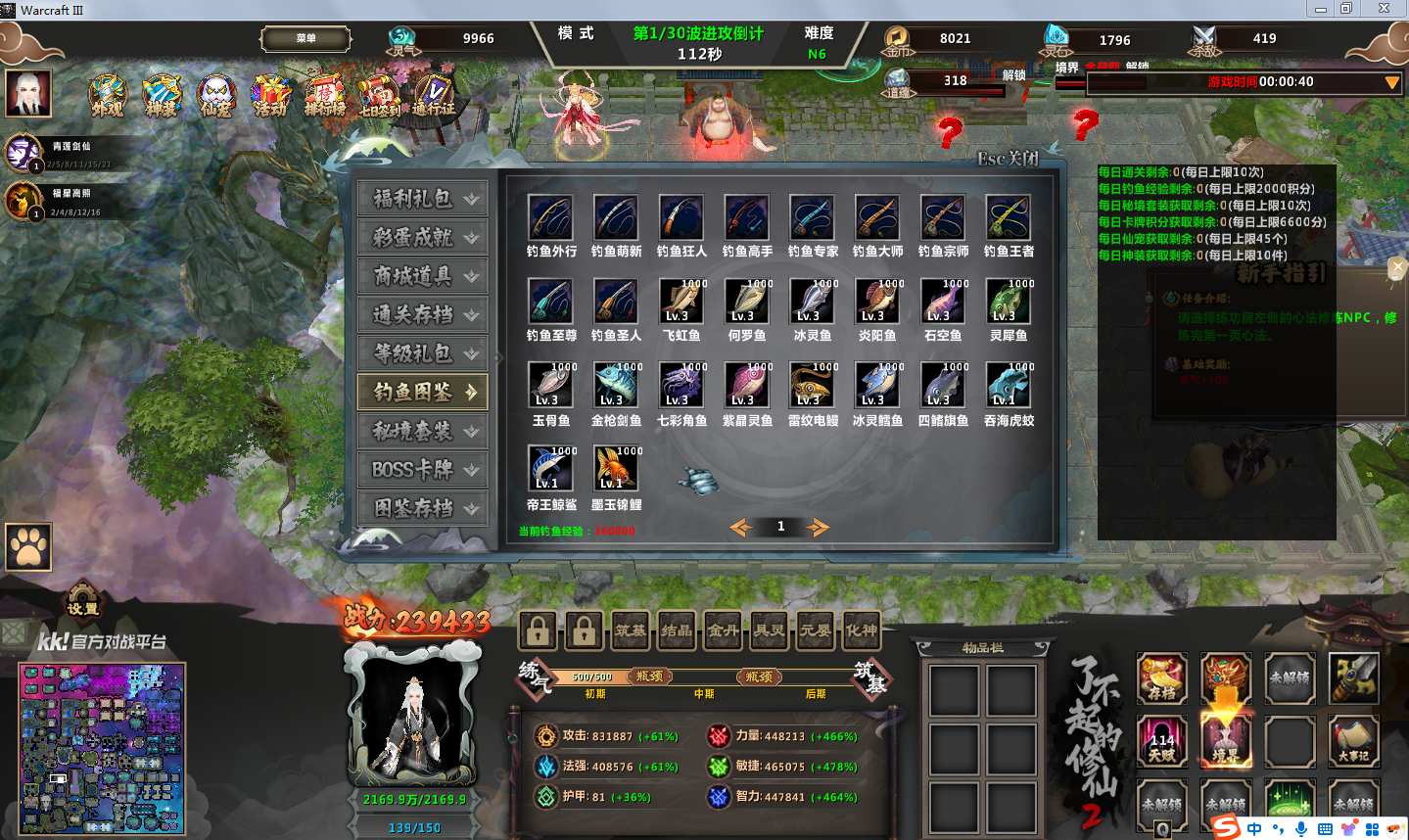Open the 菜单 menu button
The width and height of the screenshot is (1409, 840).
tap(305, 39)
